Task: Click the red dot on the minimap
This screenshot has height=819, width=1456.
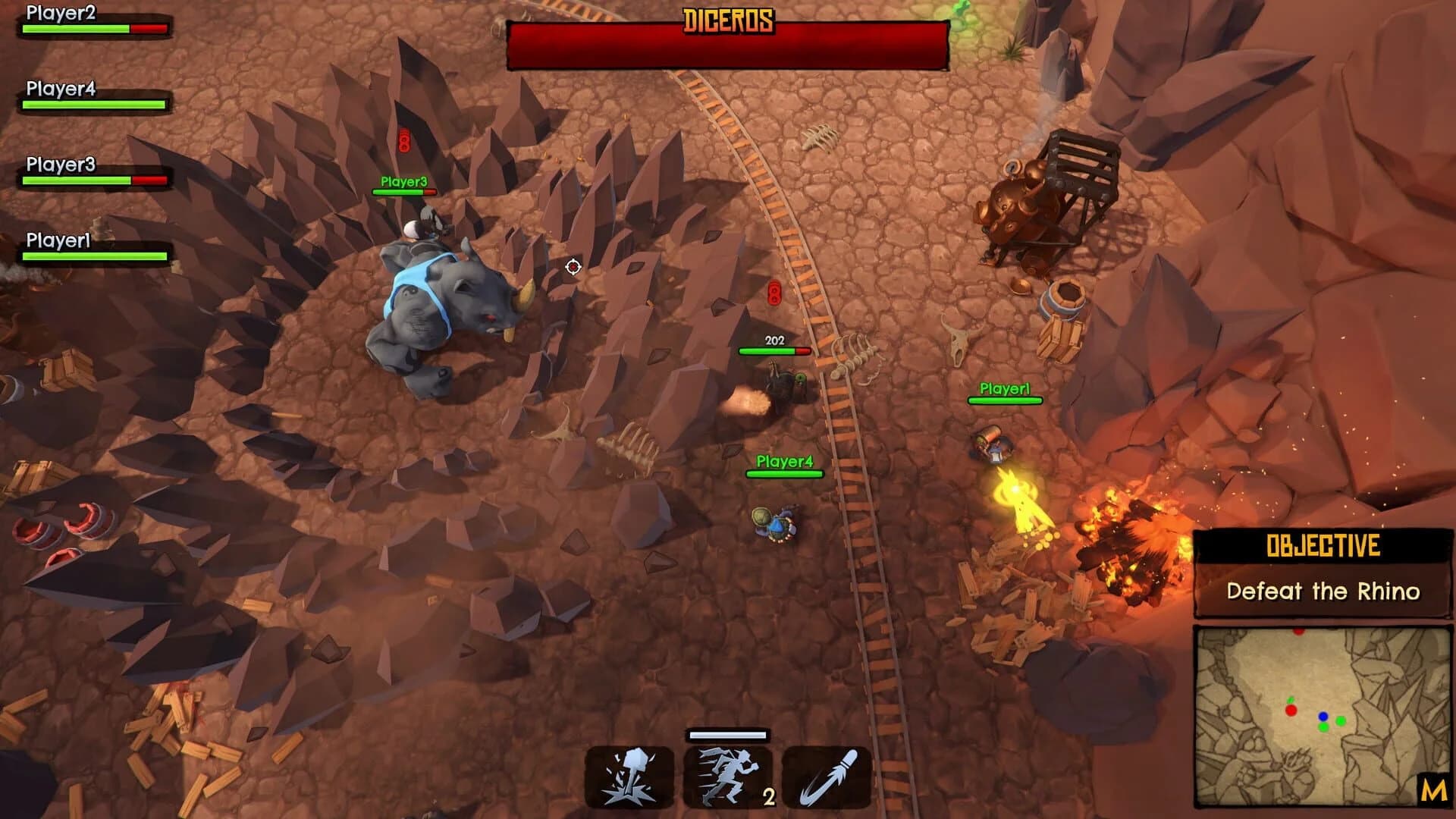Action: point(1291,712)
